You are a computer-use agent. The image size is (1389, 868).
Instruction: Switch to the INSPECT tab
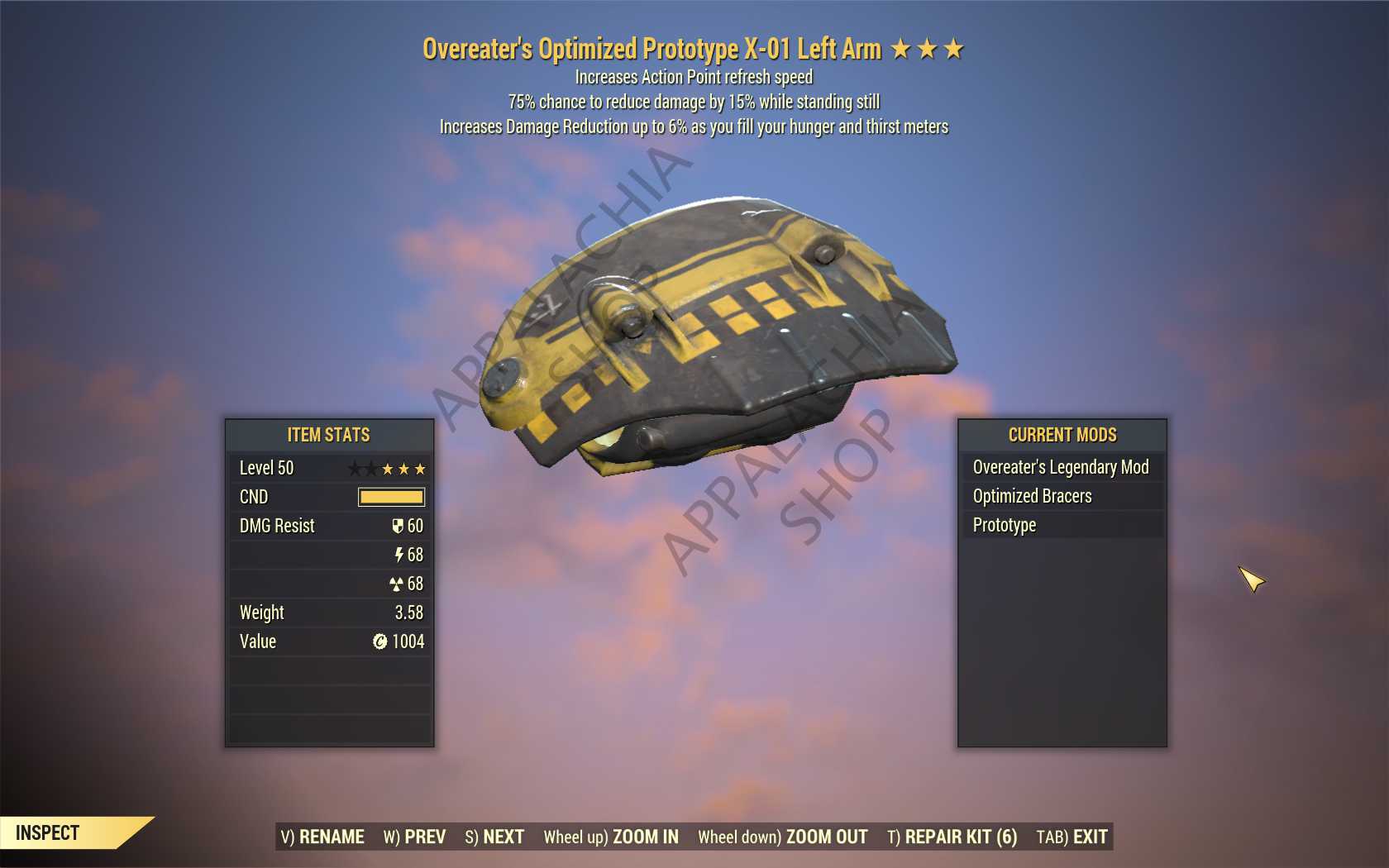(x=45, y=832)
